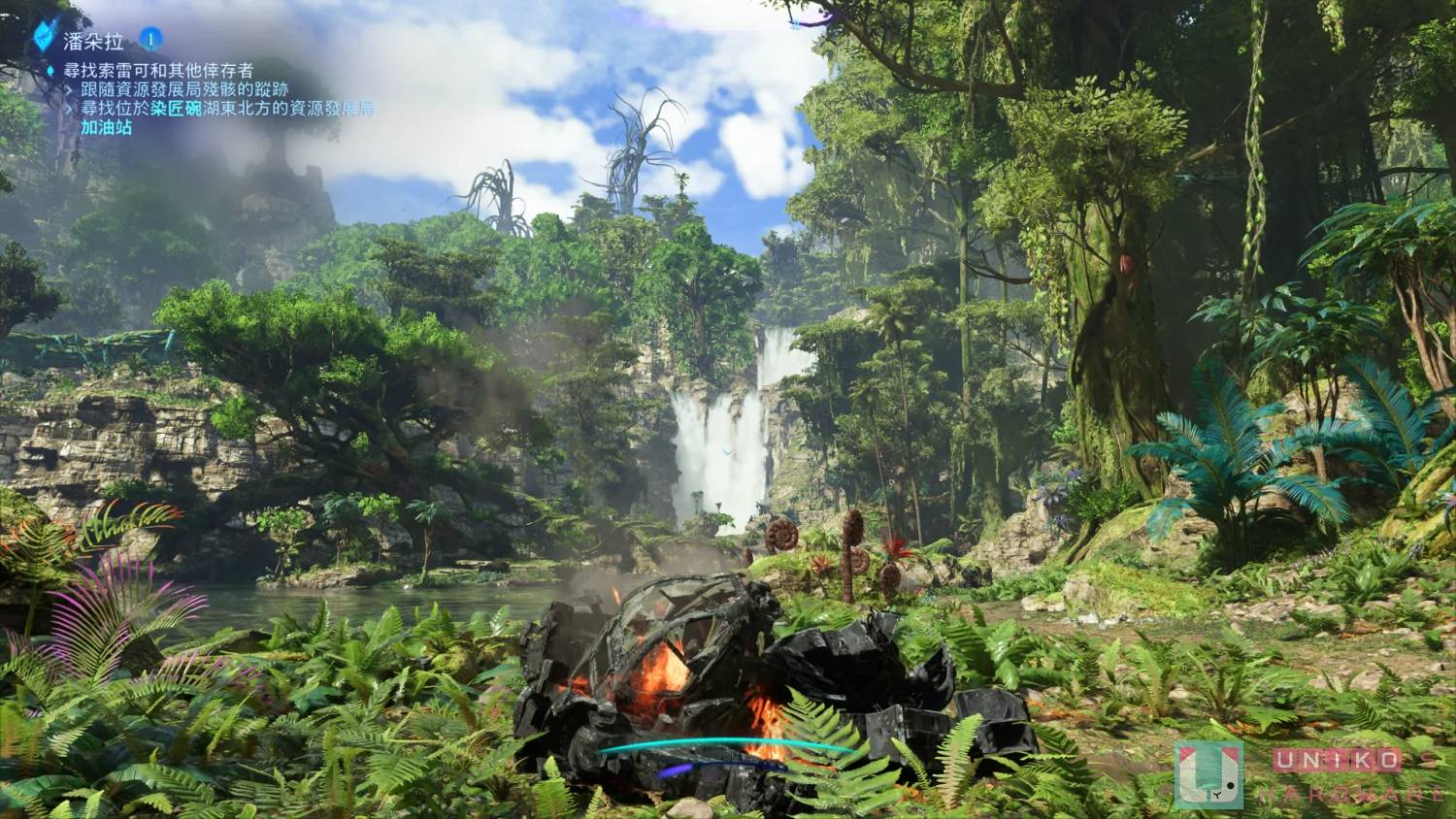
Task: Toggle the objective 尋找位於染匠碗湖東北方的資源發展局加油站
Action: click(194, 111)
